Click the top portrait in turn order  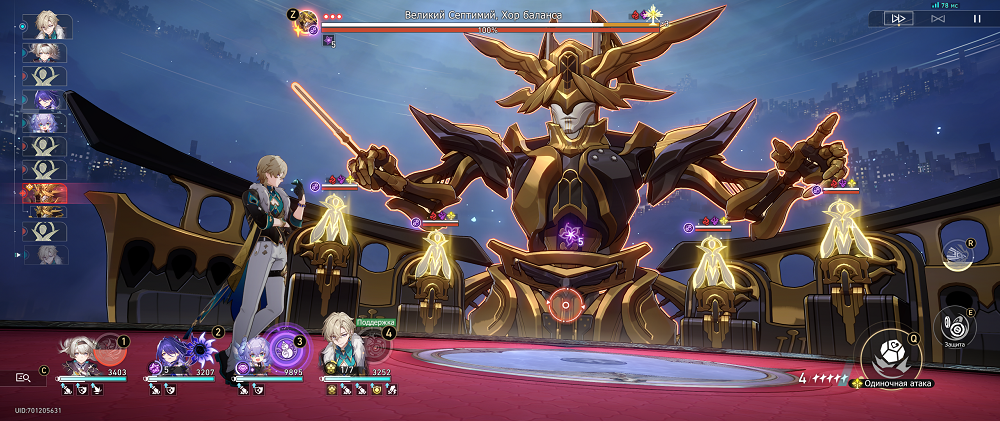coord(46,25)
